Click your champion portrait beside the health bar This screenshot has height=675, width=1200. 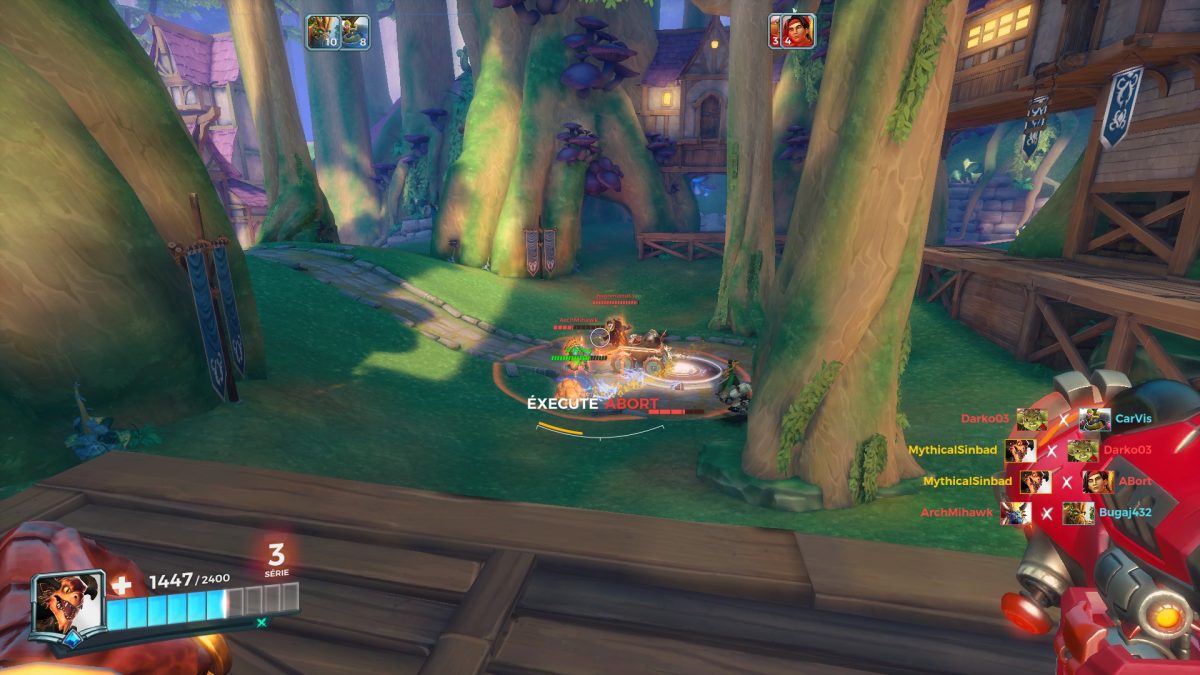click(x=67, y=603)
